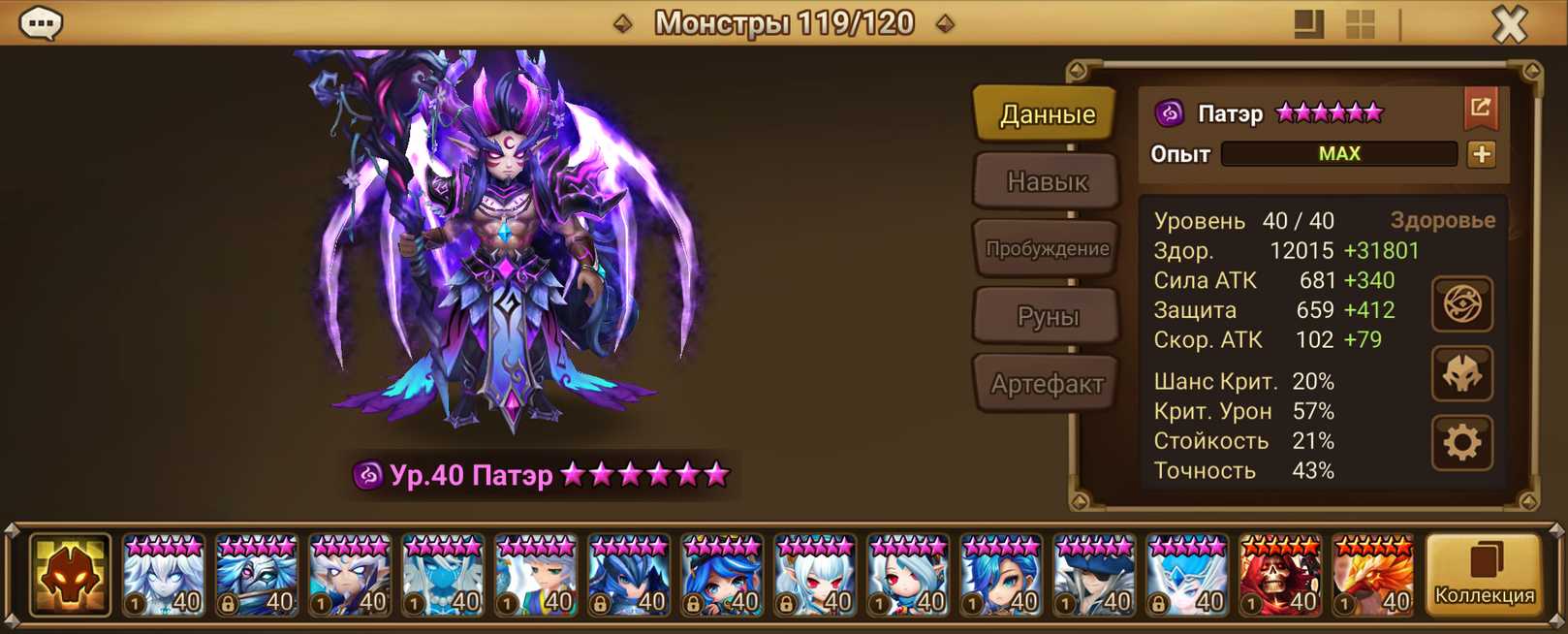Viewport: 1568px width, 634px height.
Task: Open the gear settings button
Action: (1461, 443)
